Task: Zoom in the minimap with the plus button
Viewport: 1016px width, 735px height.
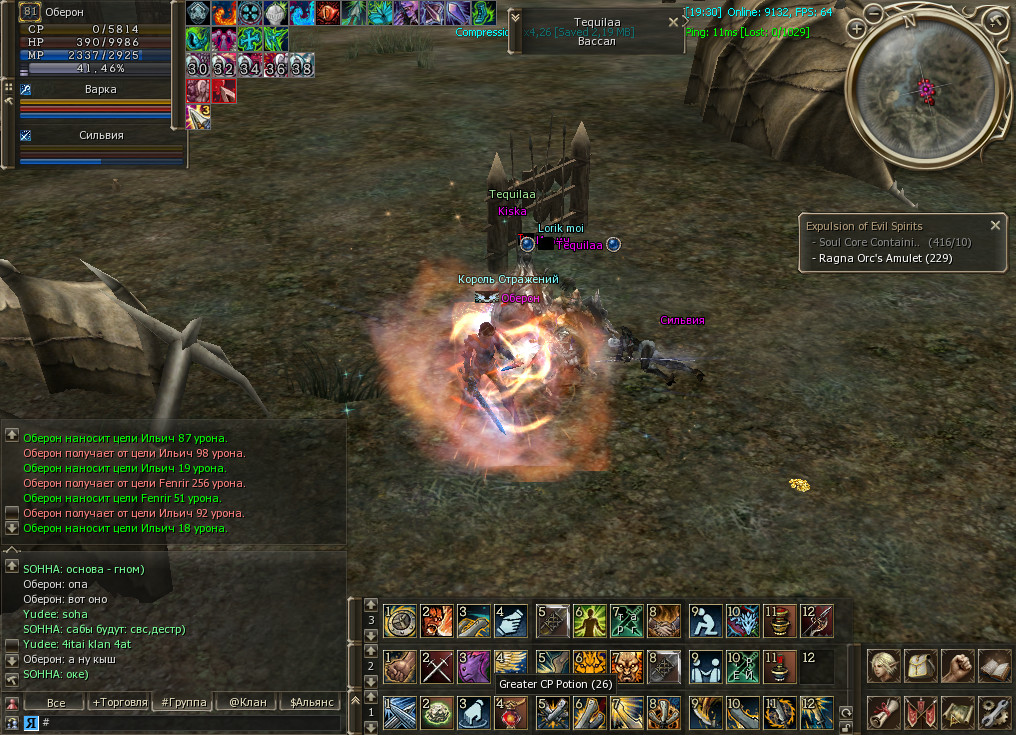Action: tap(856, 29)
